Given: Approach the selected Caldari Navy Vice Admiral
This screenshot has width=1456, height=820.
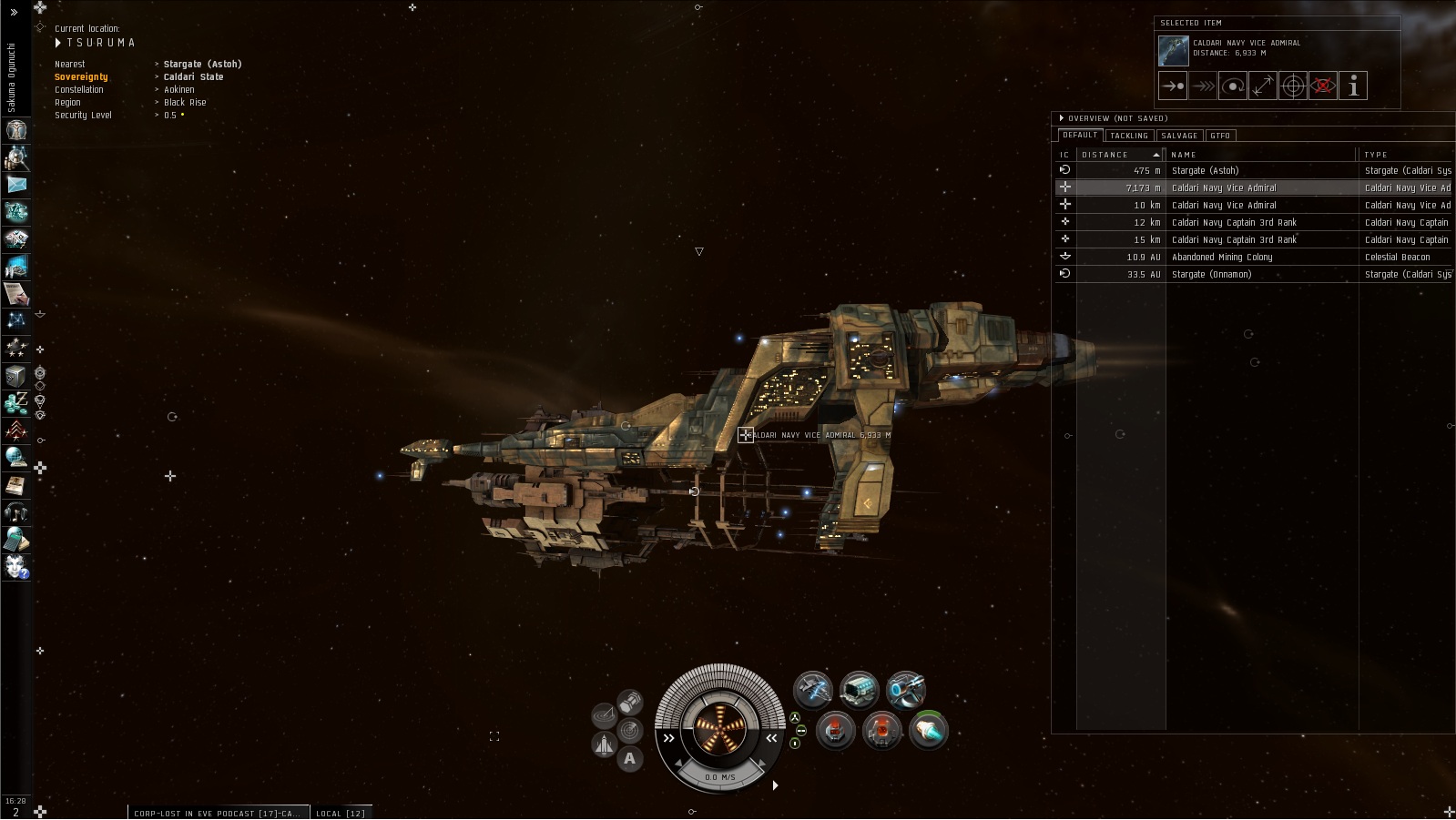Looking at the screenshot, I should (x=1173, y=86).
